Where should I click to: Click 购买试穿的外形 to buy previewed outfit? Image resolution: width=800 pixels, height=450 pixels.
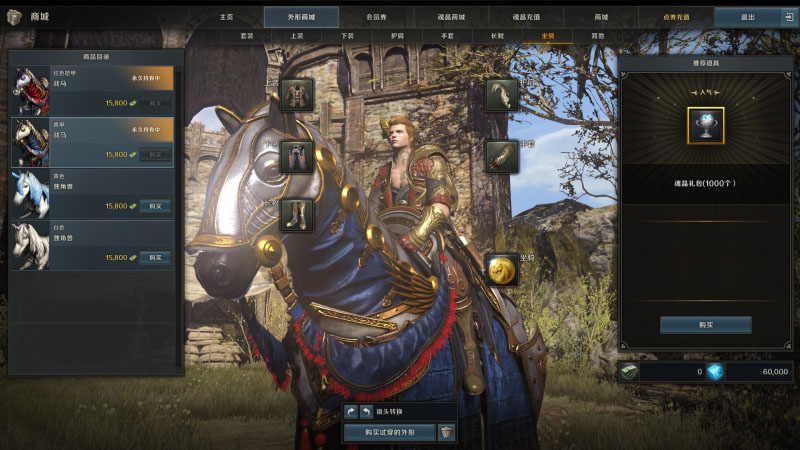388,432
